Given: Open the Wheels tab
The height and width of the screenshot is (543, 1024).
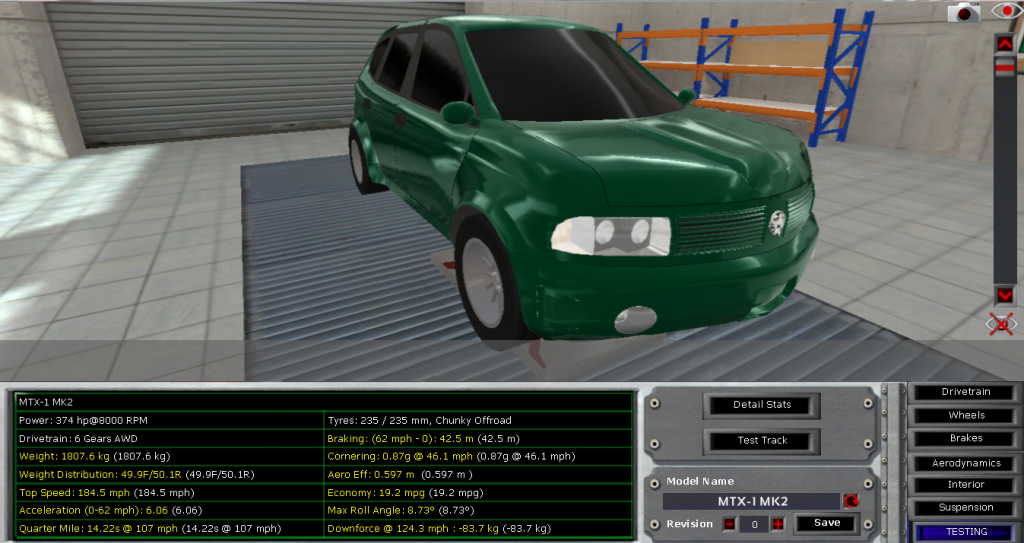Looking at the screenshot, I should [966, 415].
